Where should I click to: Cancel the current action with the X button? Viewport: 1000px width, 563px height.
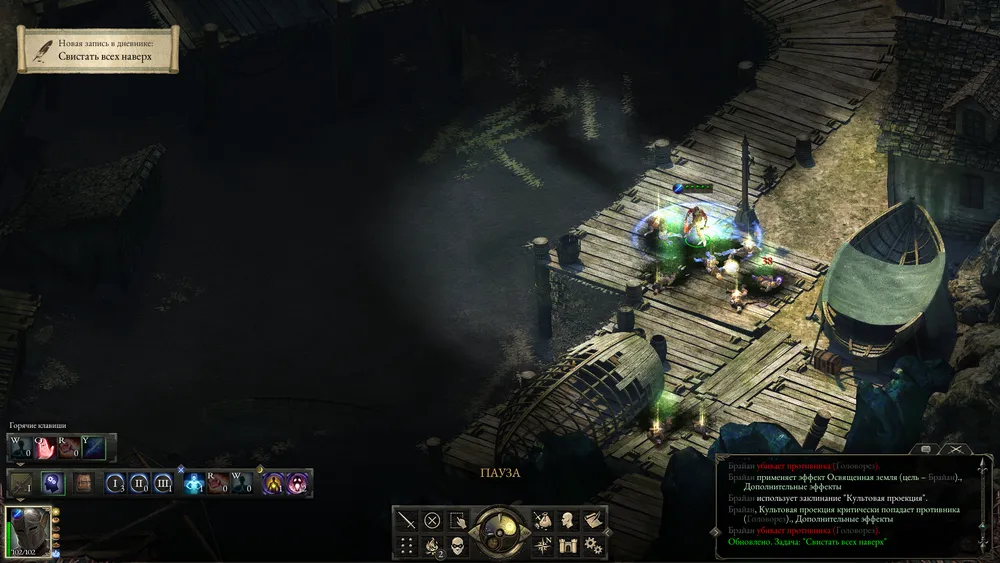point(432,520)
